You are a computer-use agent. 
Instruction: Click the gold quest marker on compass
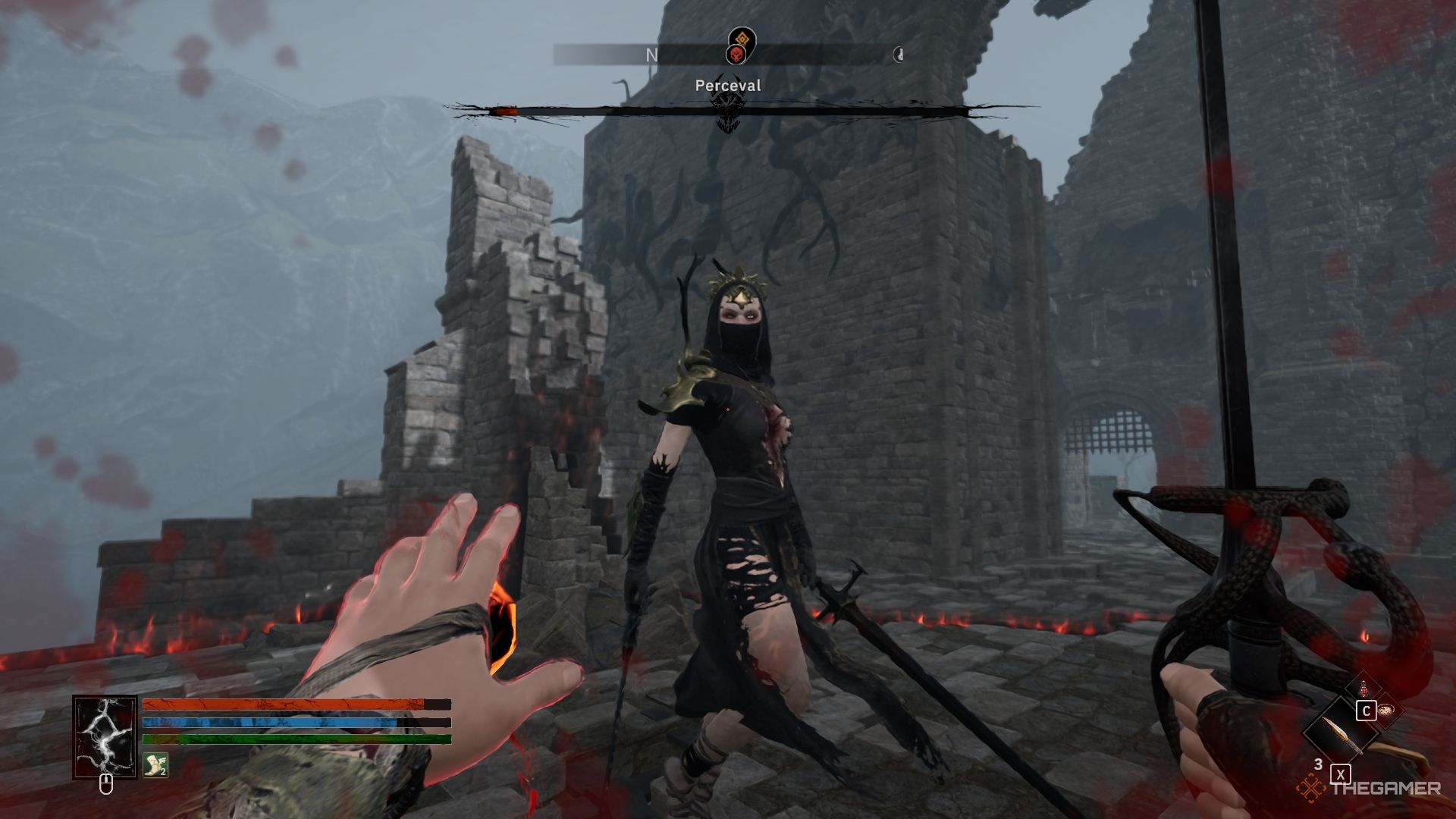pyautogui.click(x=740, y=37)
